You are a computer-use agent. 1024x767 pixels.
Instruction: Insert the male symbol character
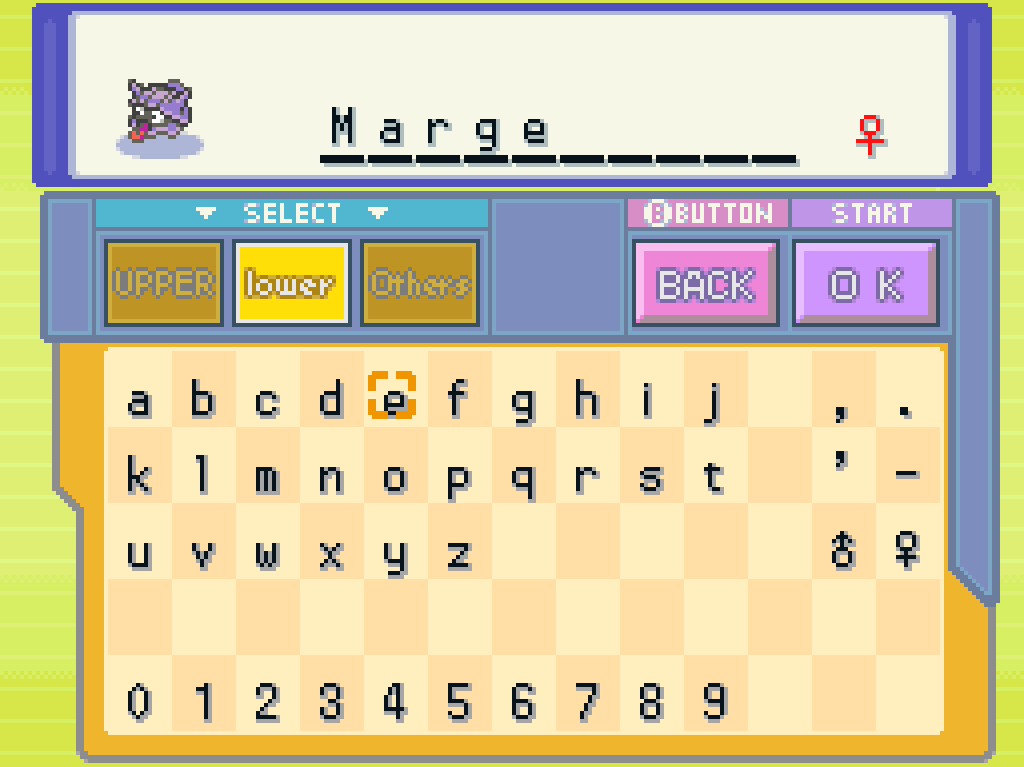[x=843, y=551]
